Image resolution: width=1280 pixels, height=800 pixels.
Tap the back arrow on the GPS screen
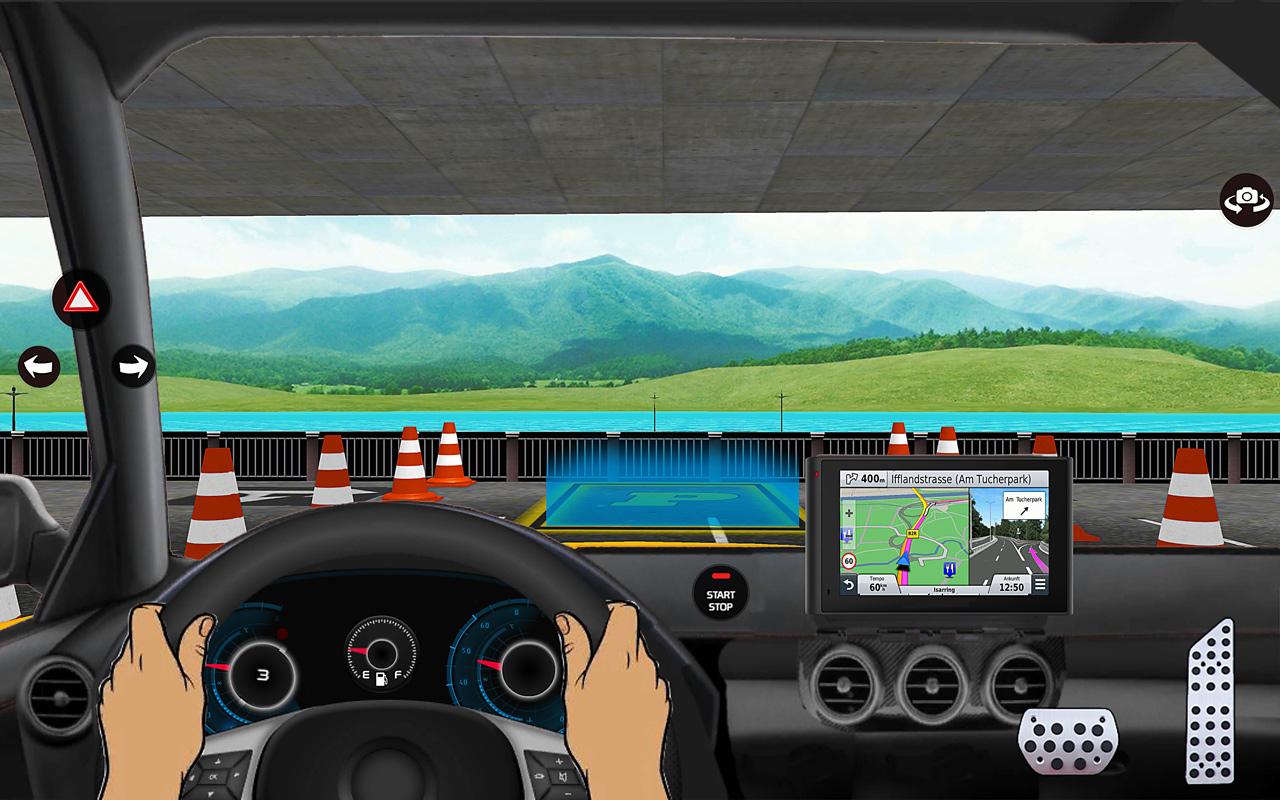[849, 584]
